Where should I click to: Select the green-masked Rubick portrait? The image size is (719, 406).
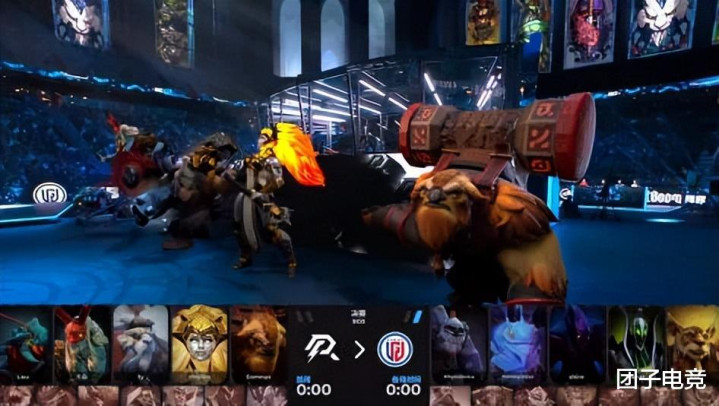635,345
